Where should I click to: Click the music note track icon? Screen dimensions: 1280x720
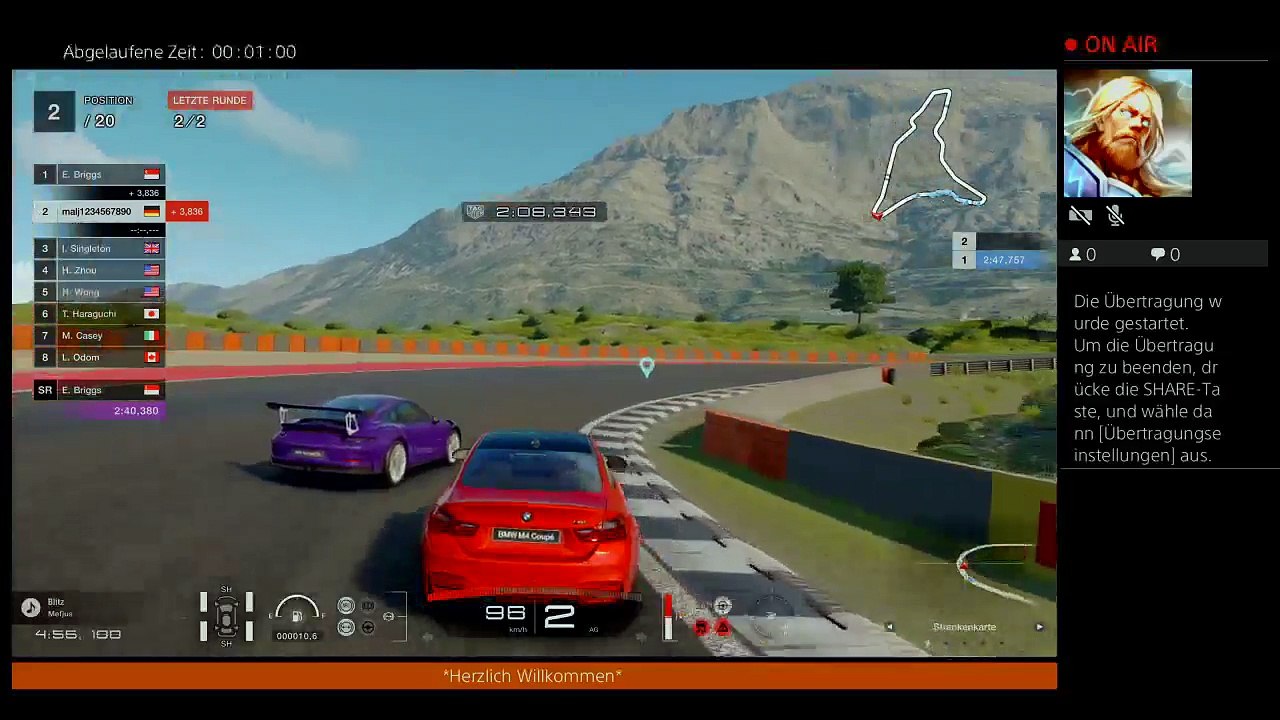31,607
